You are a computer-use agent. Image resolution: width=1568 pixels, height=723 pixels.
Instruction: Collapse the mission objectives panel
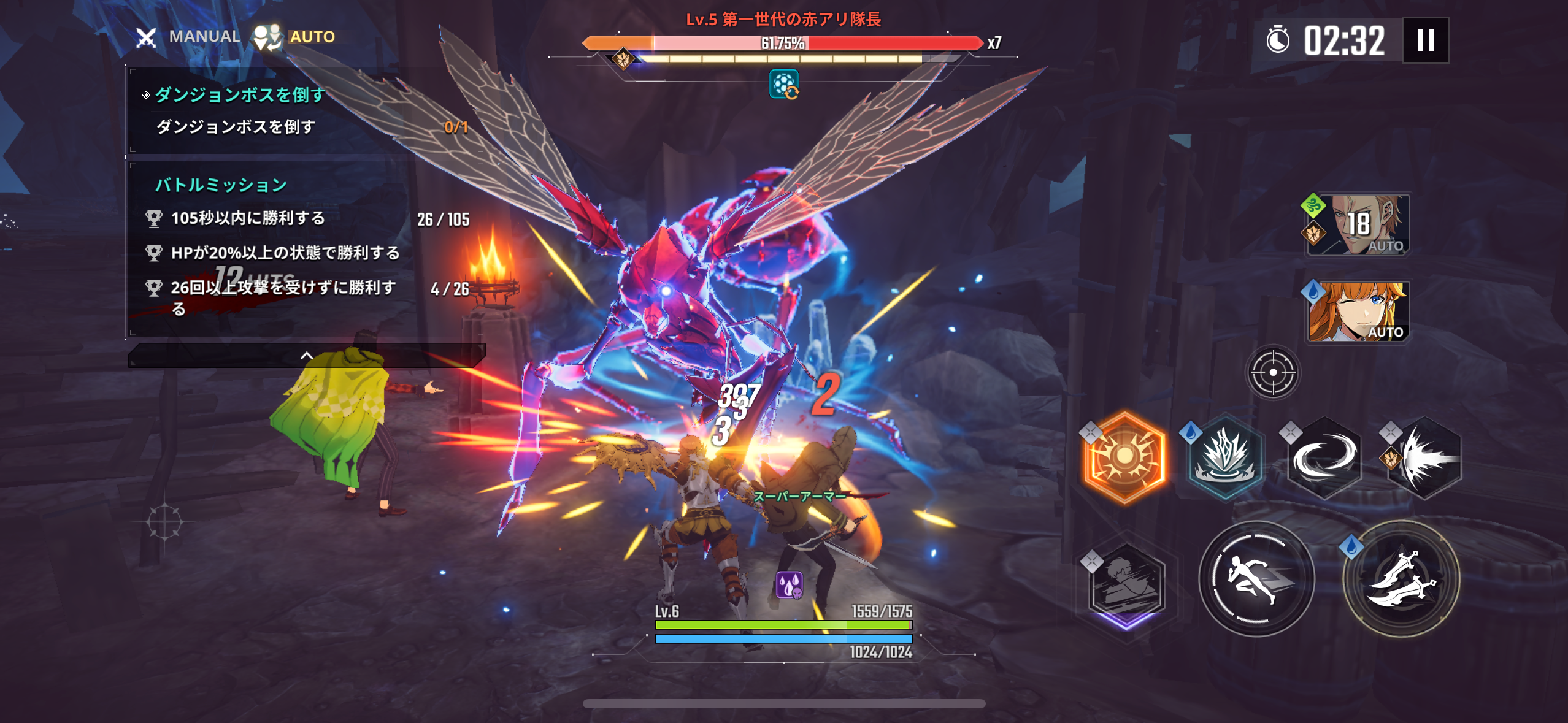(306, 356)
